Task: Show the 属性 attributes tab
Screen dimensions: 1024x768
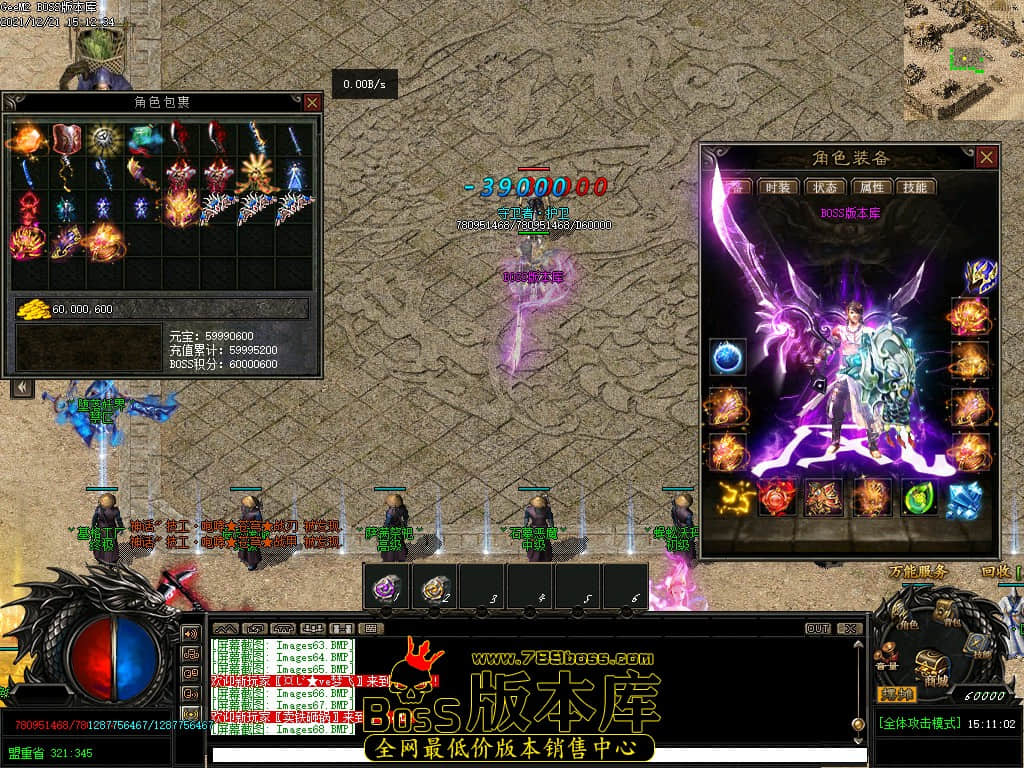Action: 872,187
